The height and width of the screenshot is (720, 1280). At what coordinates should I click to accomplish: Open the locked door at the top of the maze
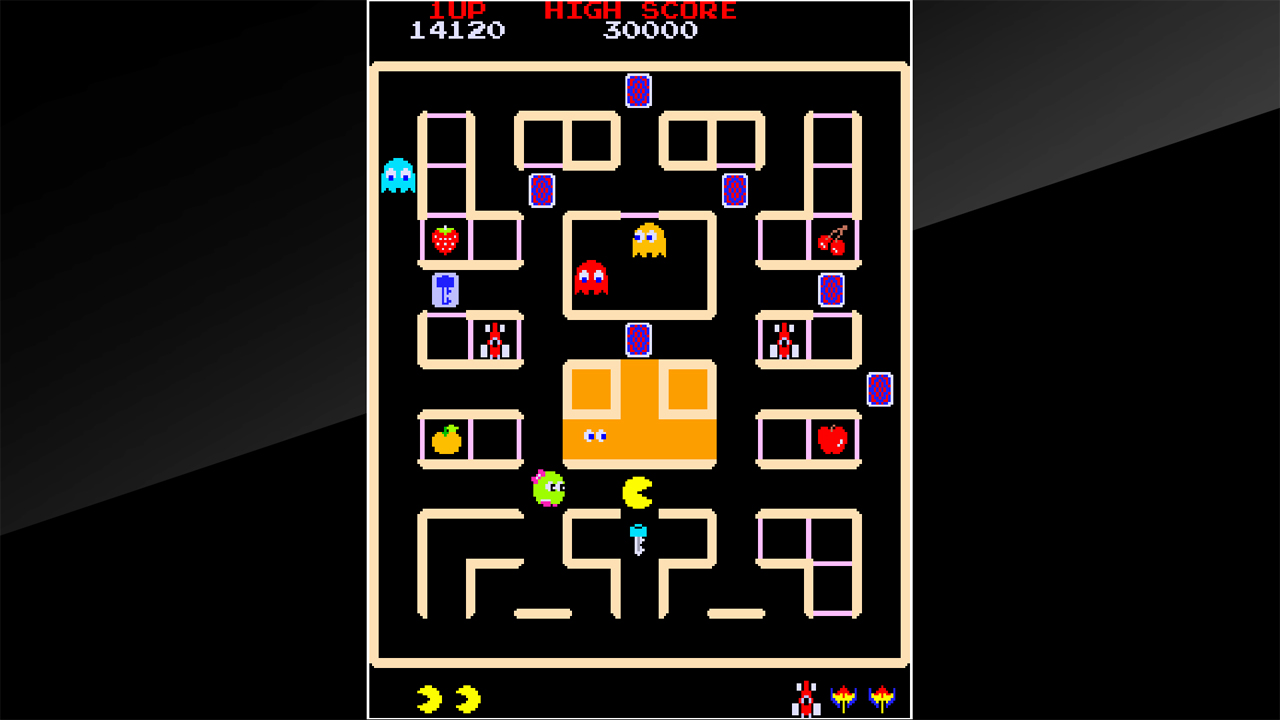tap(638, 92)
